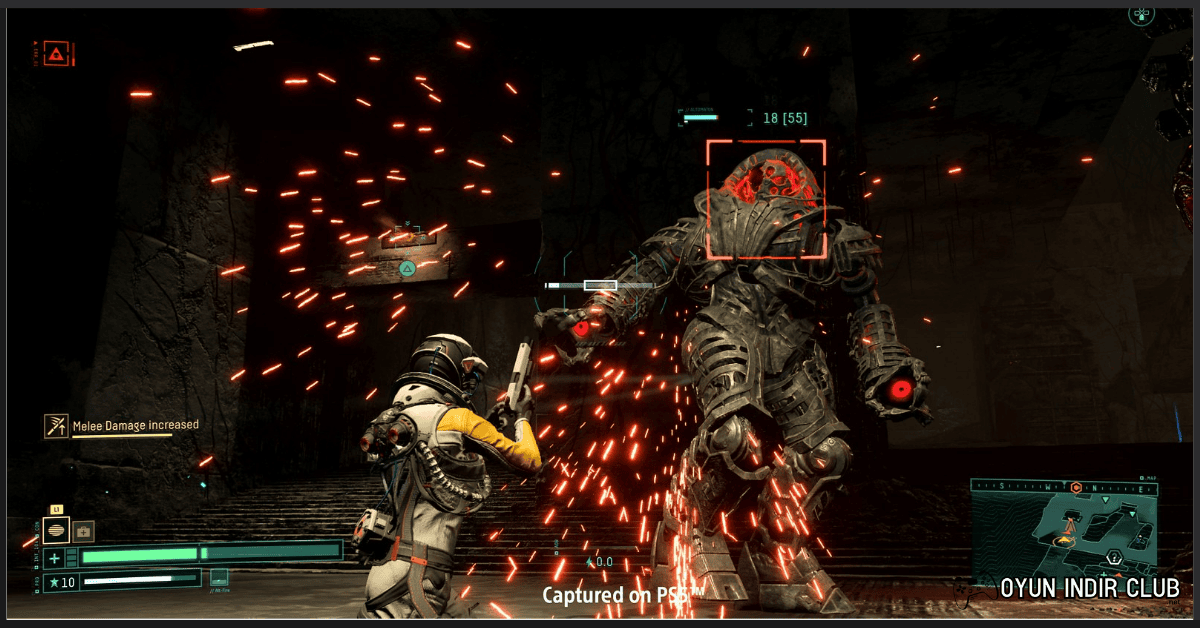The height and width of the screenshot is (628, 1200).
Task: Select the red malfunction warning icon
Action: pos(59,53)
